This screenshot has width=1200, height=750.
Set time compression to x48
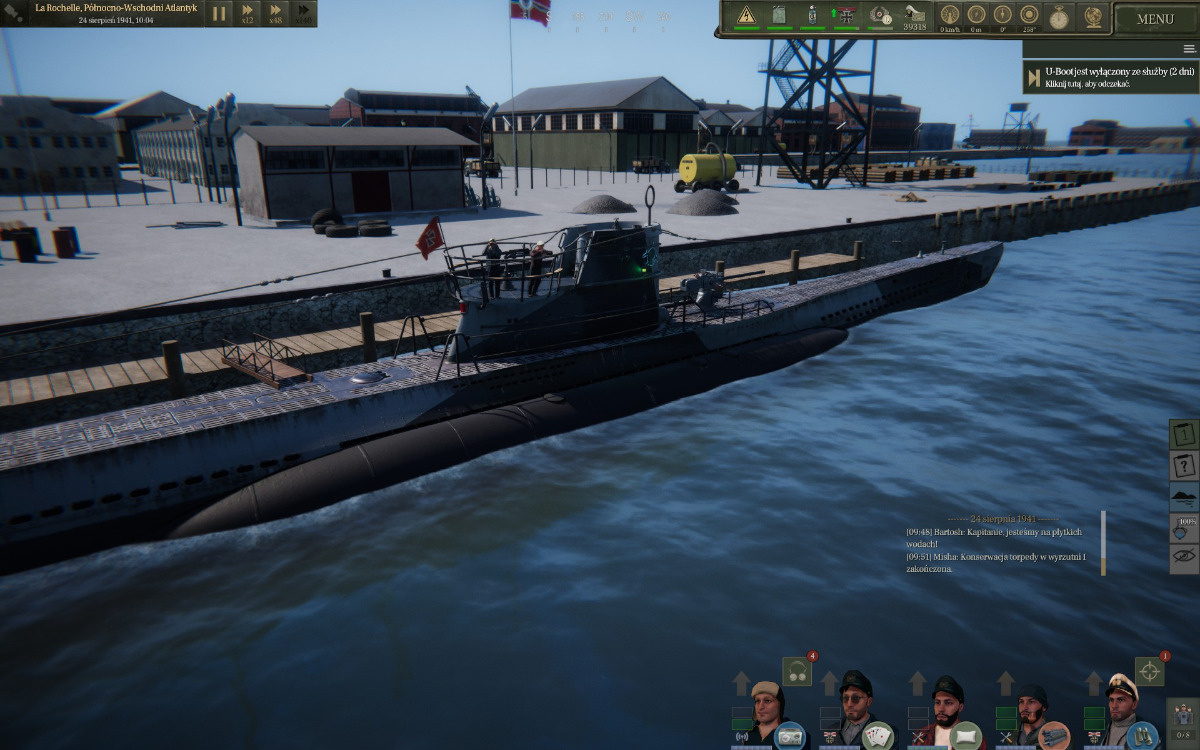pos(274,14)
